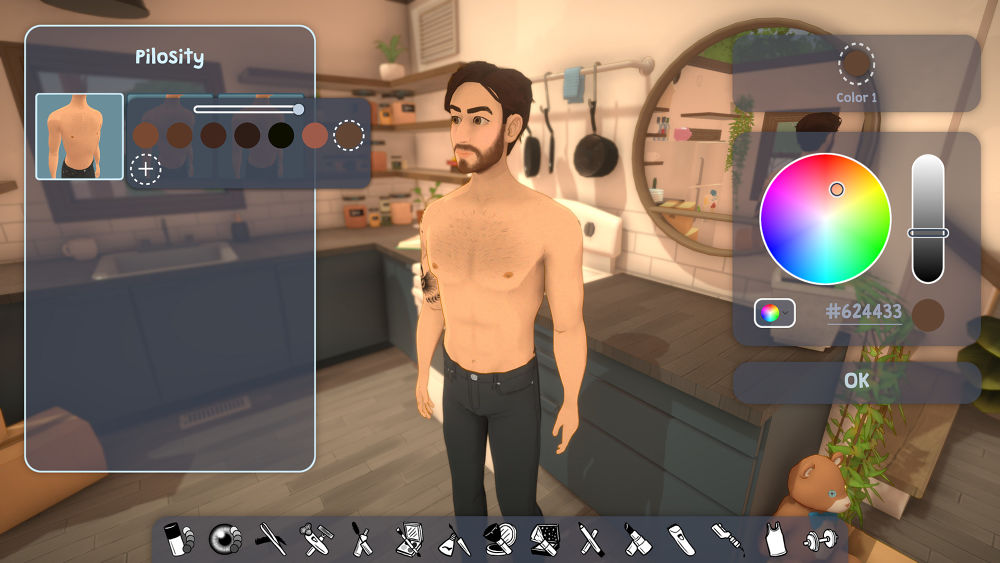Screen dimensions: 1000x563
Task: Select the bare torso pilosity thumbnail
Action: tap(80, 137)
